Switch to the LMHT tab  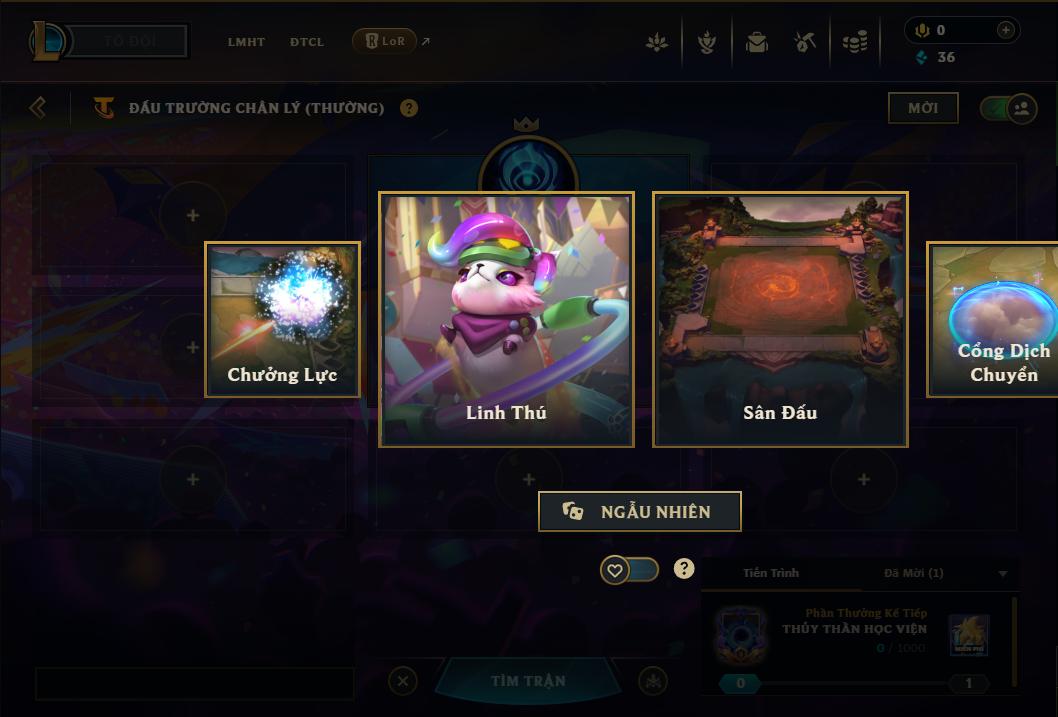246,42
